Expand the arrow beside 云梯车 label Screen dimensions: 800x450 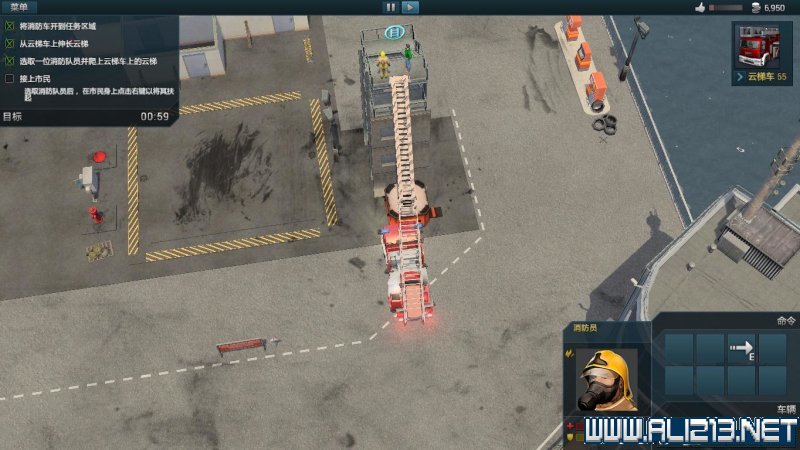pos(741,76)
